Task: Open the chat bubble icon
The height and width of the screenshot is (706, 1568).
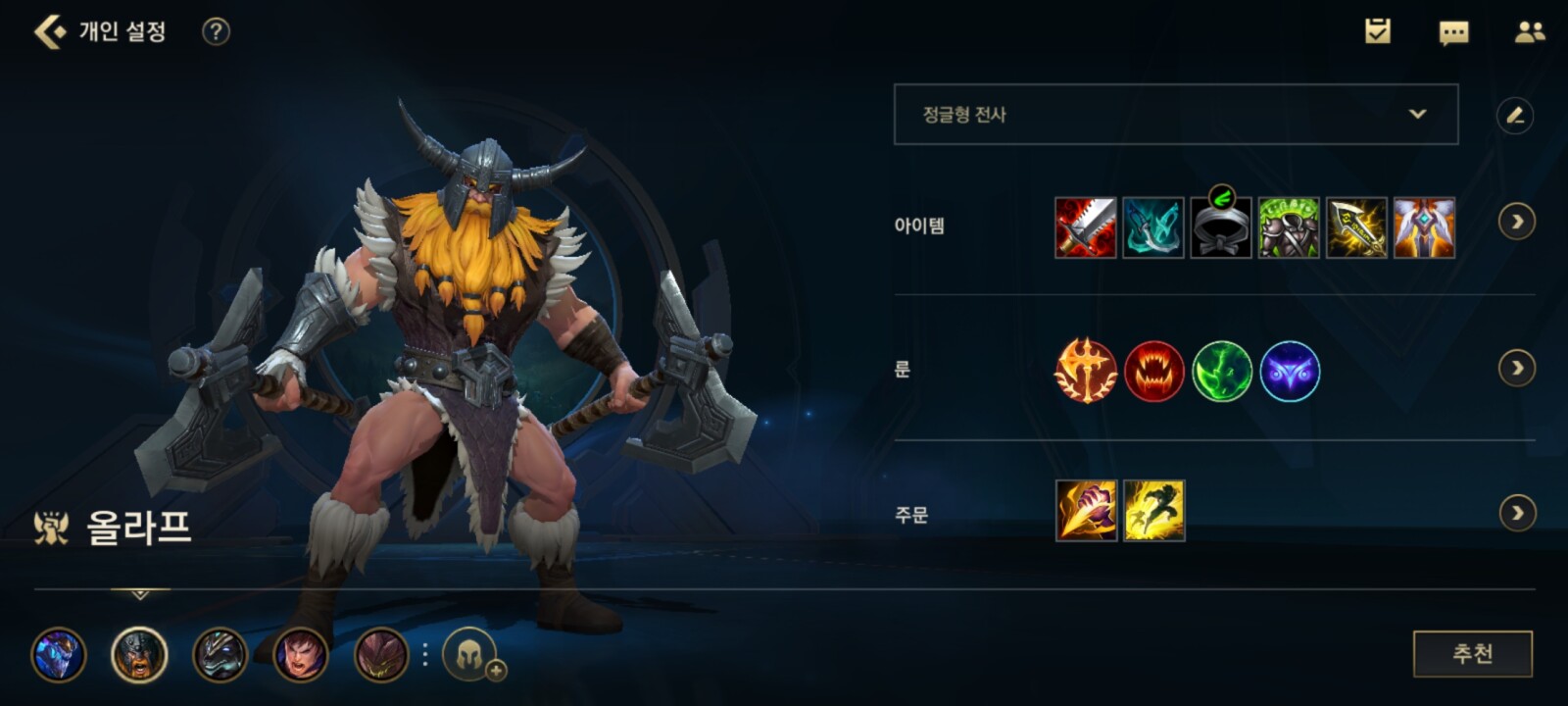Action: point(1453,32)
